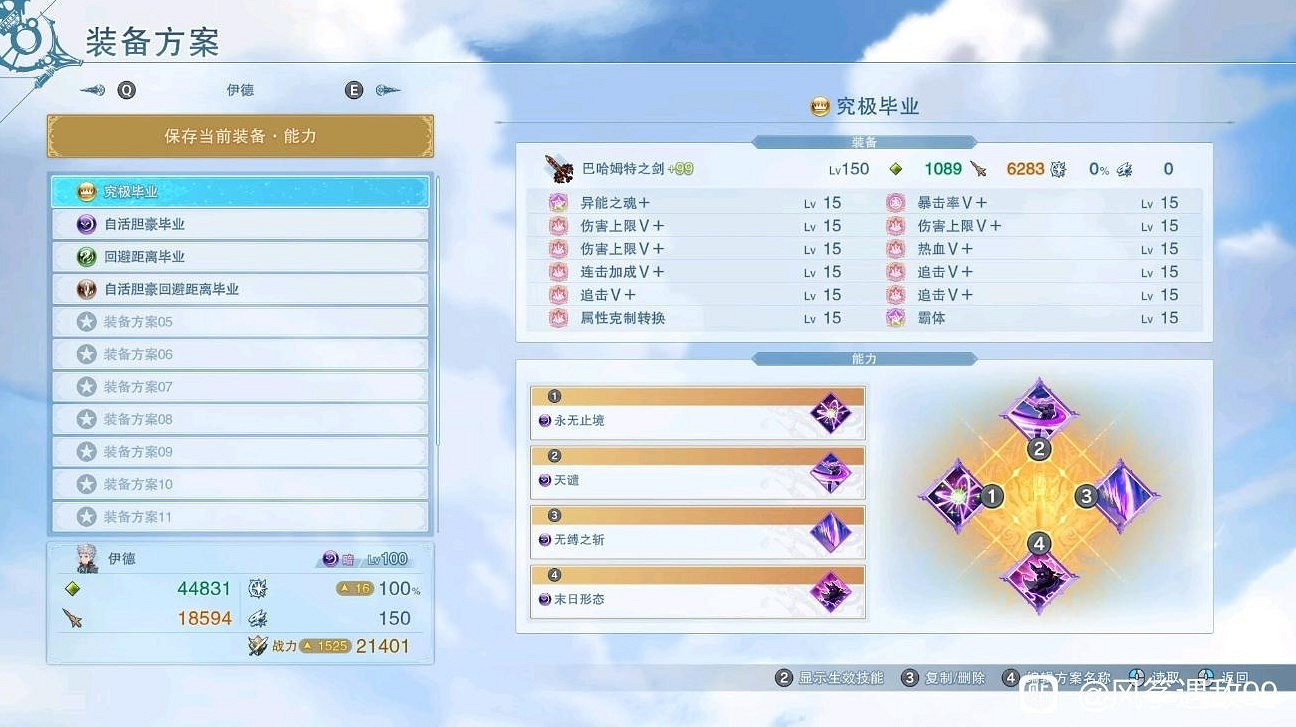This screenshot has height=727, width=1296.
Task: Click the 读取 load icon at the bottom
Action: click(x=1137, y=675)
